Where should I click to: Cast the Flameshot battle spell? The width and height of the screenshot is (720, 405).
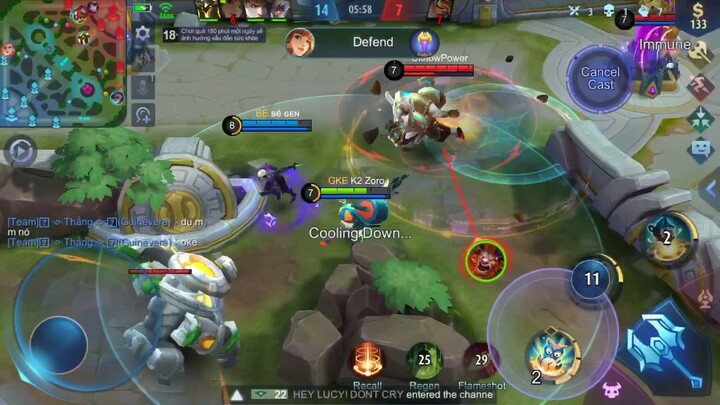(481, 360)
